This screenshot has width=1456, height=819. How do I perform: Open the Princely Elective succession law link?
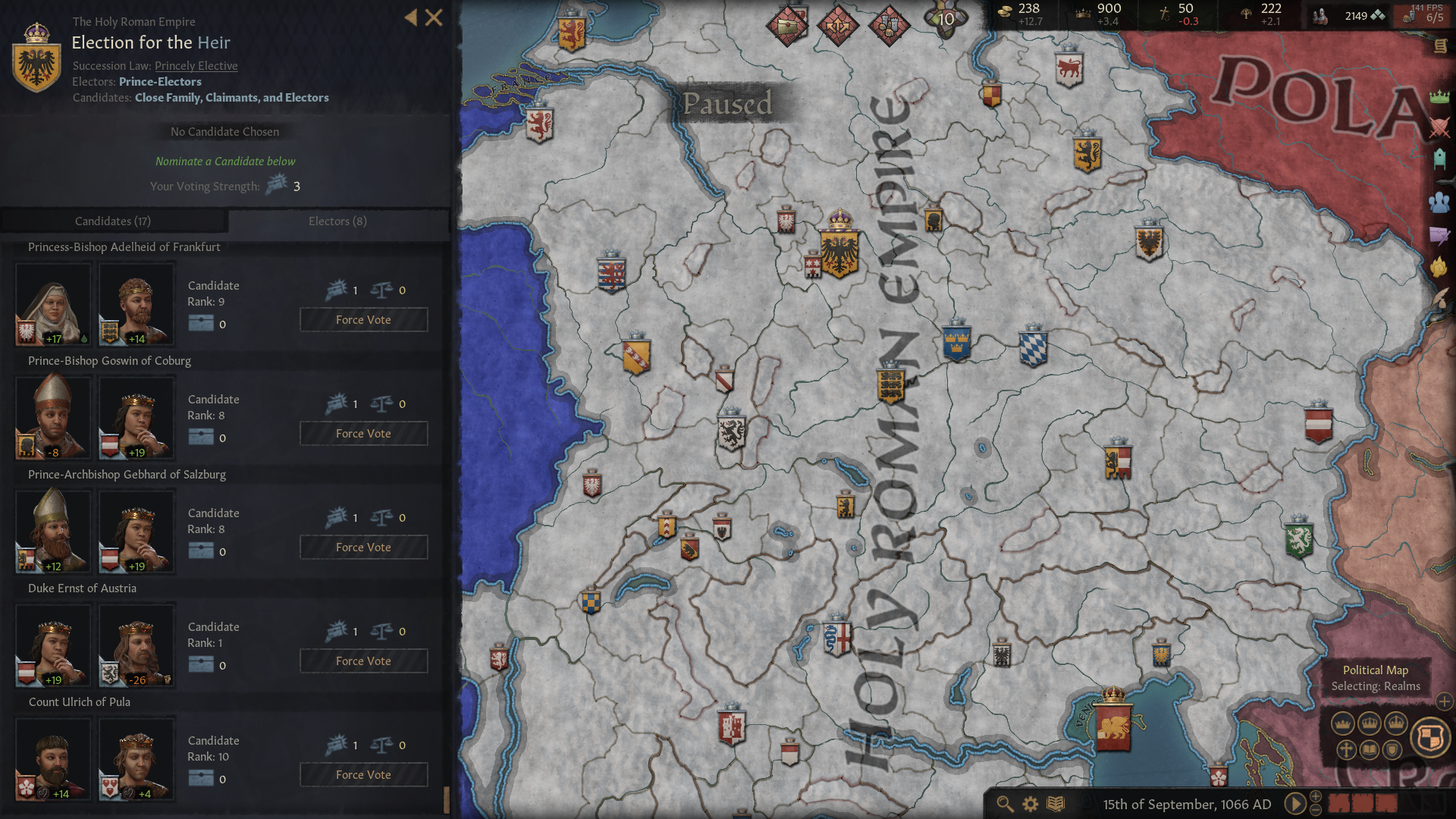pos(196,66)
